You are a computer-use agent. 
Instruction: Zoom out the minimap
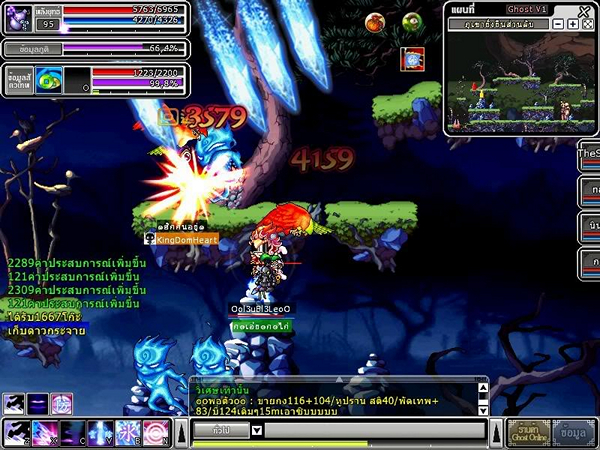(x=558, y=24)
